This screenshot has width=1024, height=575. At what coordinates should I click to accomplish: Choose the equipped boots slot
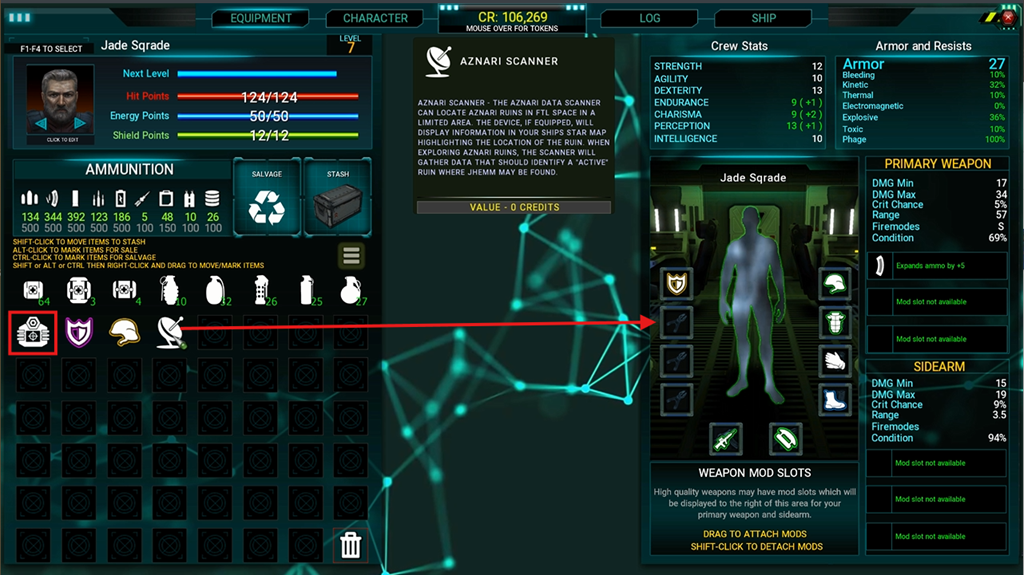(x=834, y=398)
